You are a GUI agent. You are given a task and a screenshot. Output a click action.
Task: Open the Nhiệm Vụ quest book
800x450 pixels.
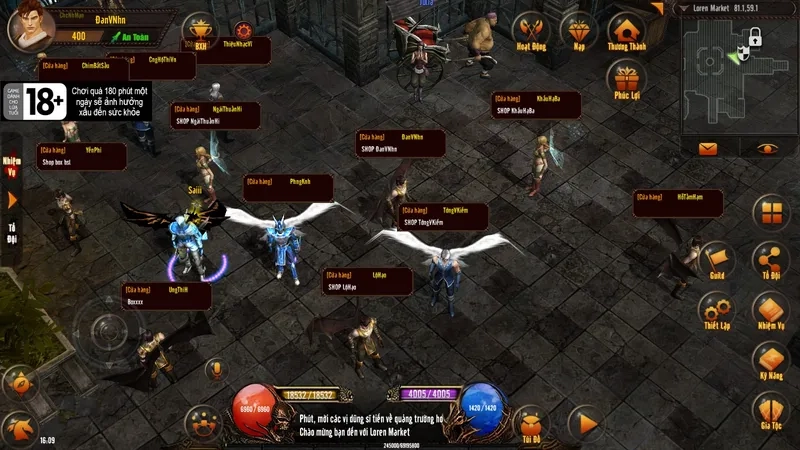(770, 308)
